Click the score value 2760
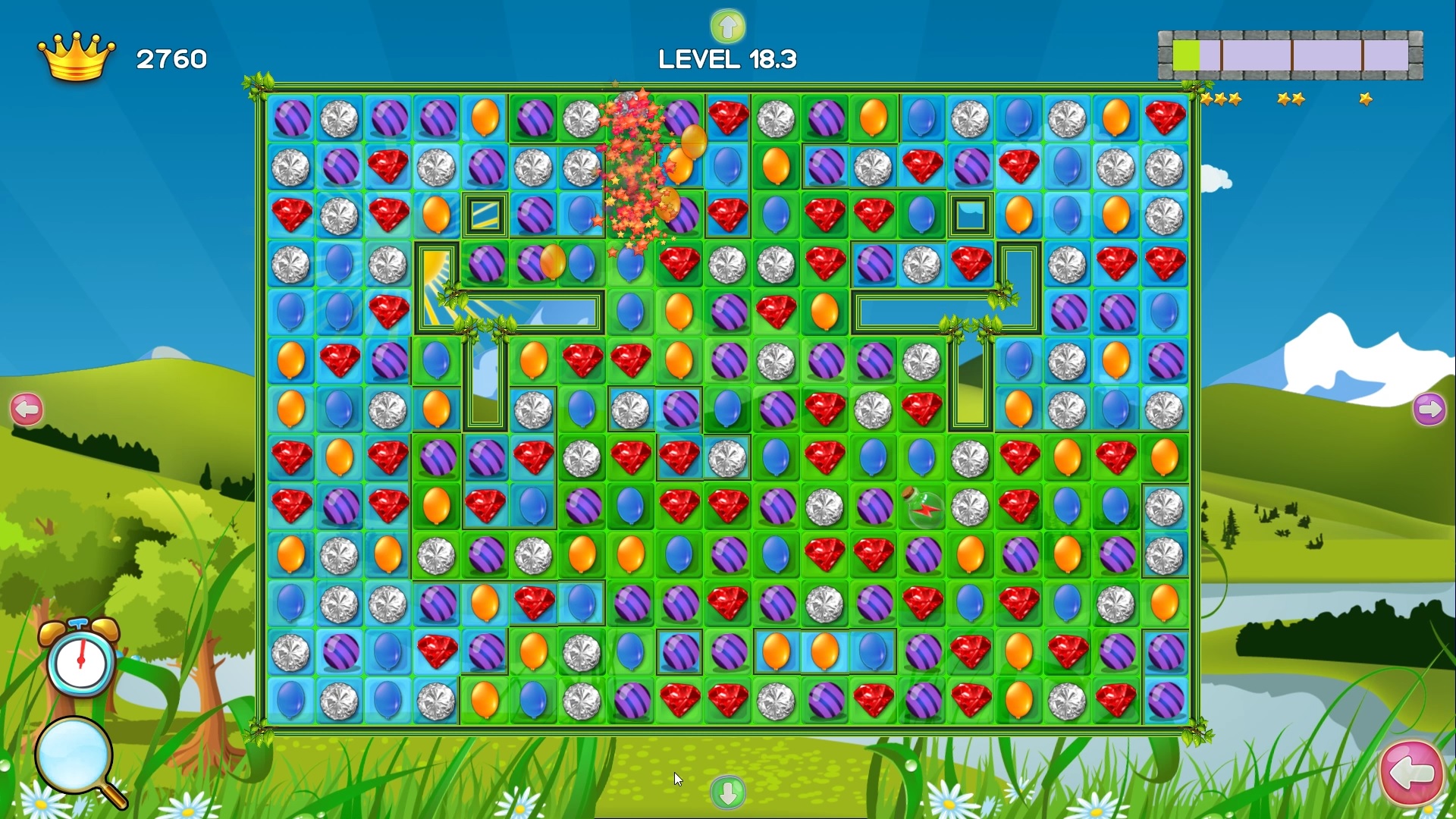This screenshot has height=819, width=1456. tap(172, 58)
